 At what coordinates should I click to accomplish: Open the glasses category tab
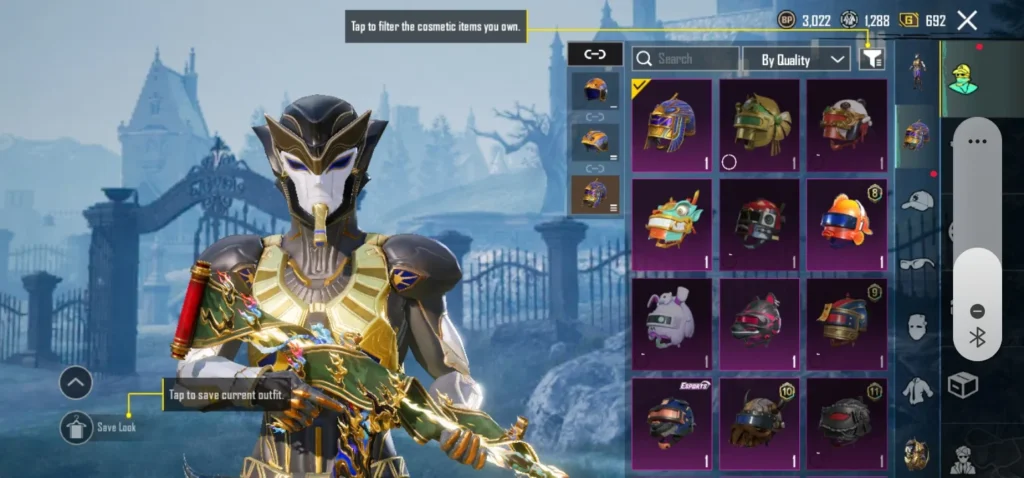(x=917, y=264)
